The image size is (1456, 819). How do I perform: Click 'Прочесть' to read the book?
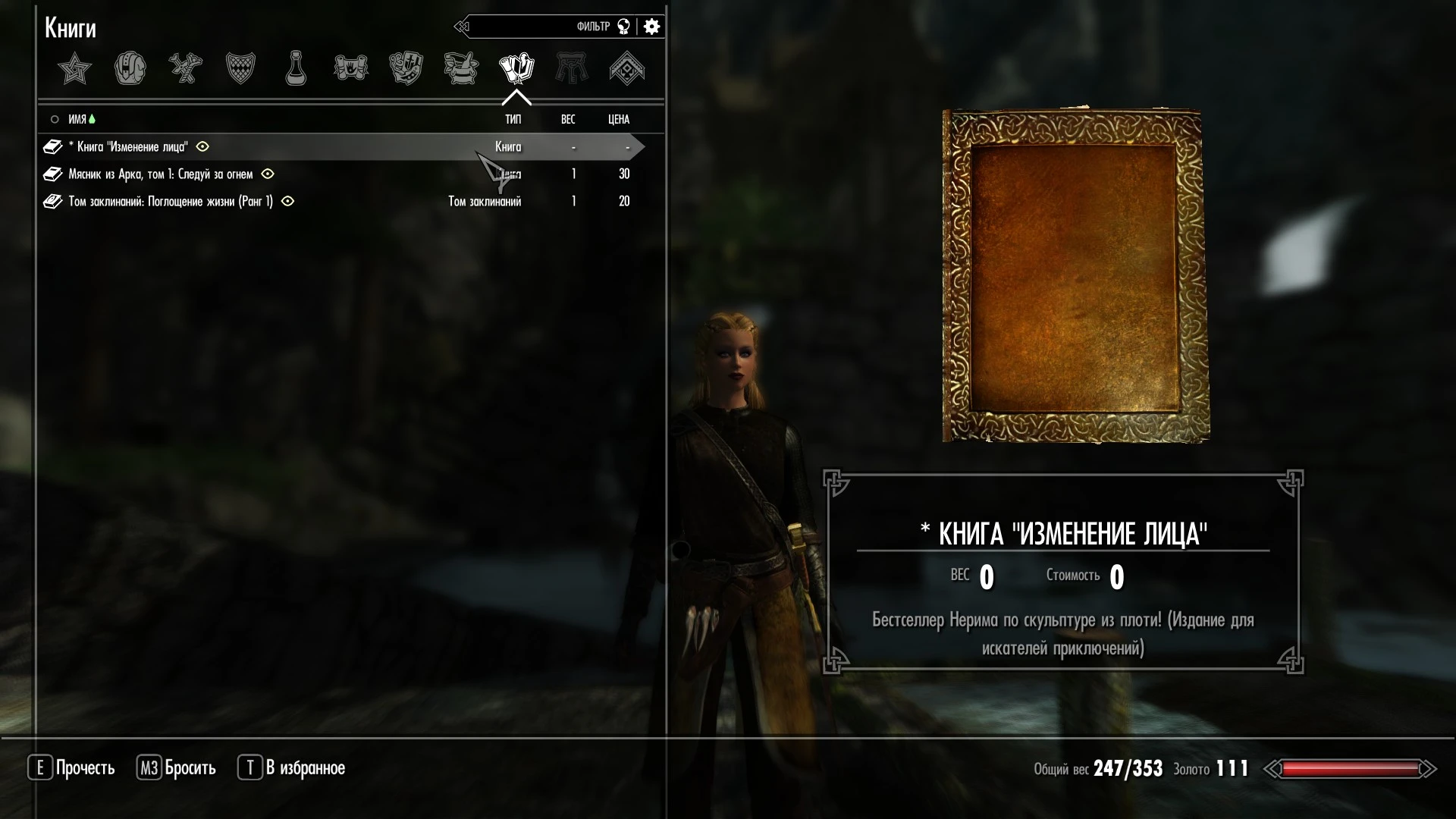[x=89, y=767]
